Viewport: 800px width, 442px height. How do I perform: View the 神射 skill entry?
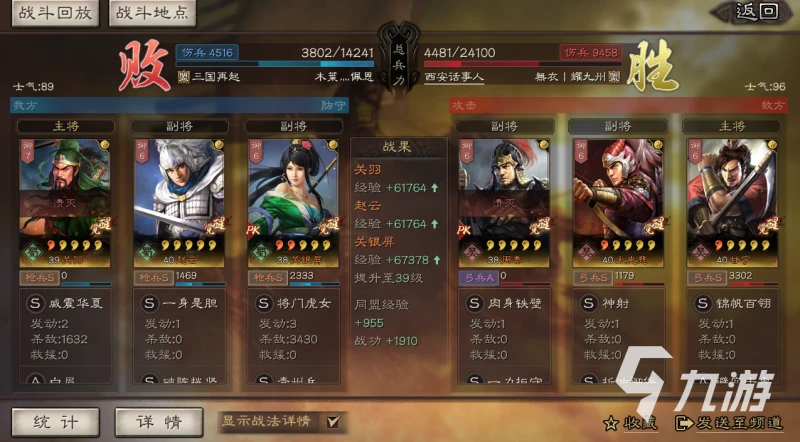tap(620, 300)
